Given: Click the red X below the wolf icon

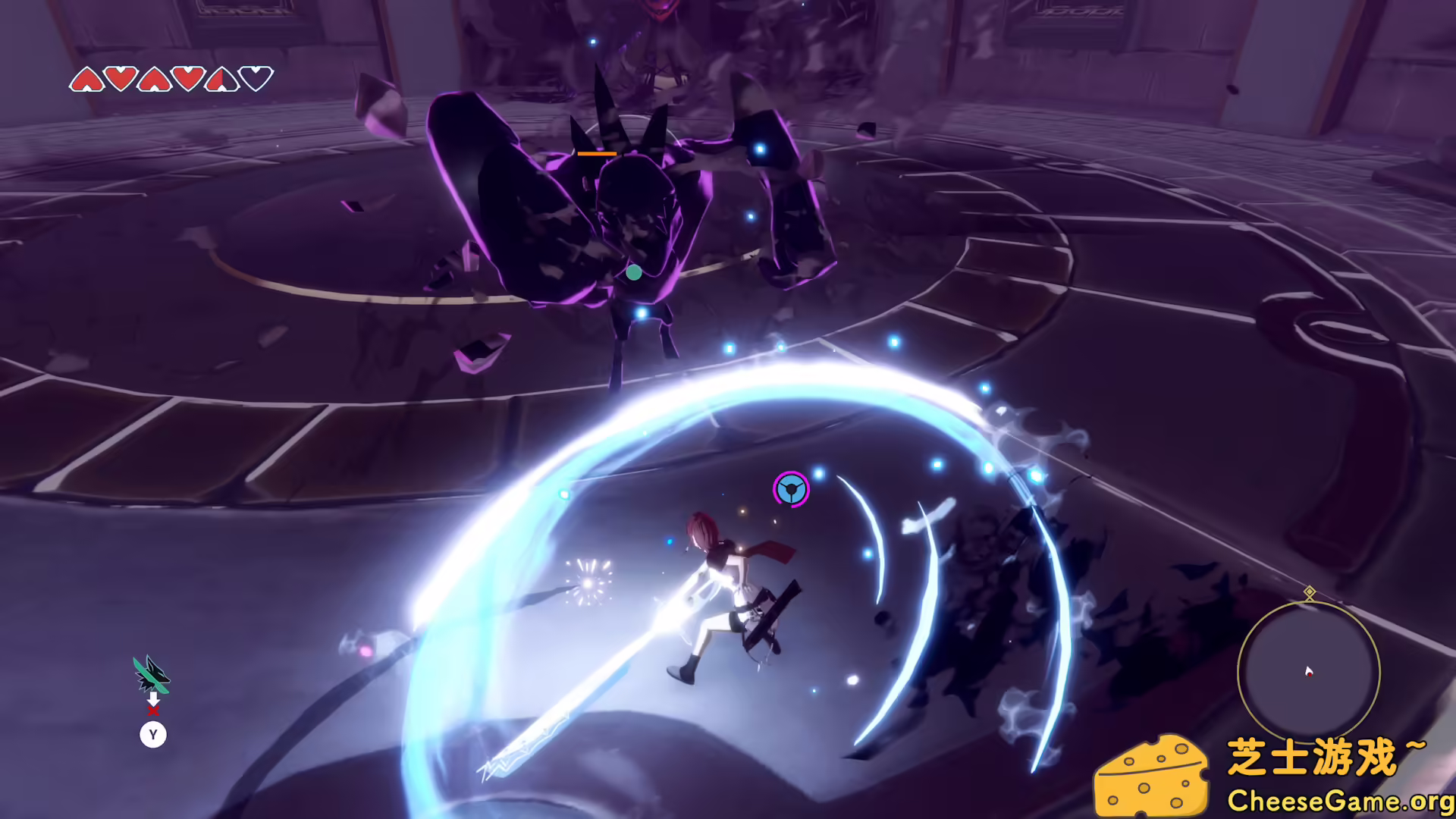Looking at the screenshot, I should (154, 711).
